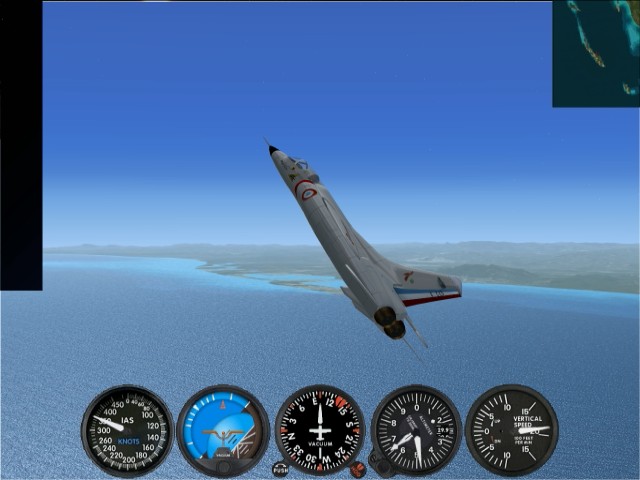Turn the PUSH knob on heading gauge
Screen dimensions: 640x480
(x=281, y=469)
